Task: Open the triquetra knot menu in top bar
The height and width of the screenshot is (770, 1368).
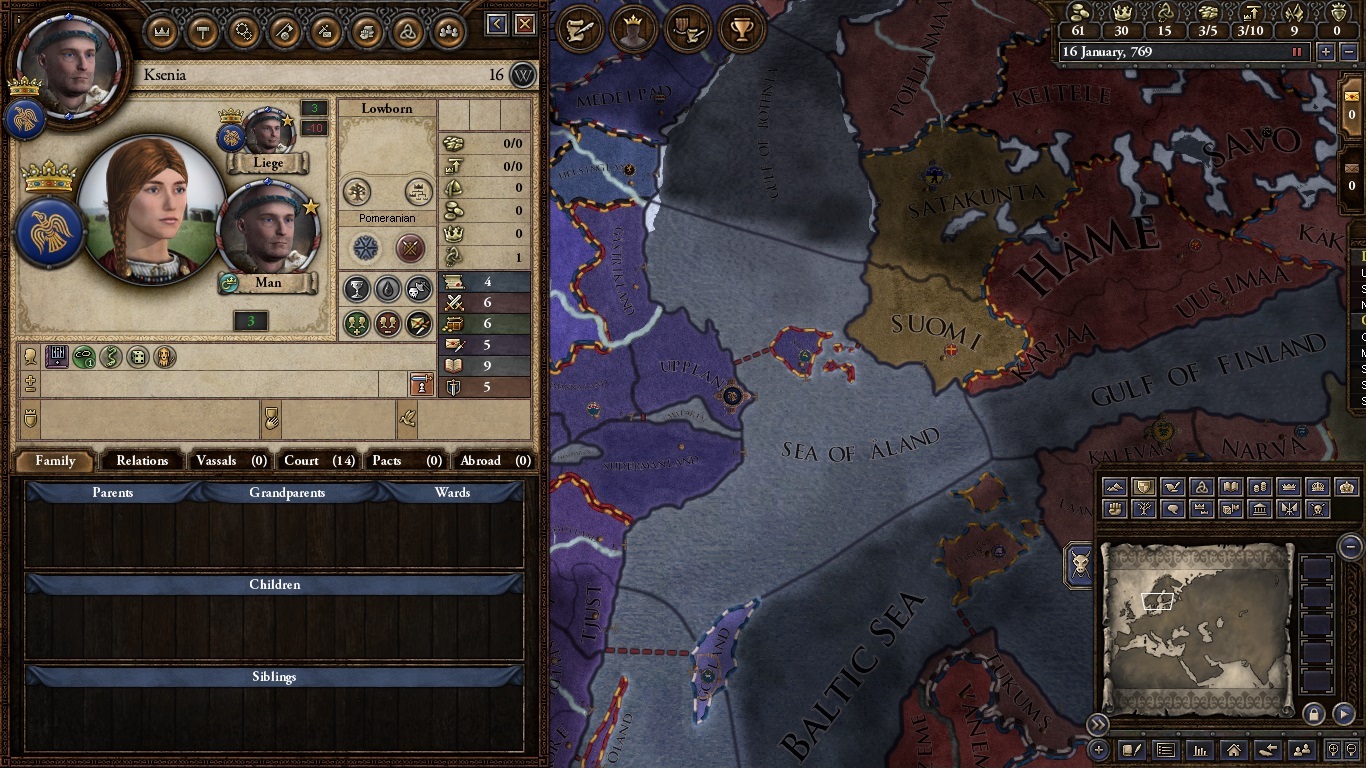Action: (x=407, y=31)
